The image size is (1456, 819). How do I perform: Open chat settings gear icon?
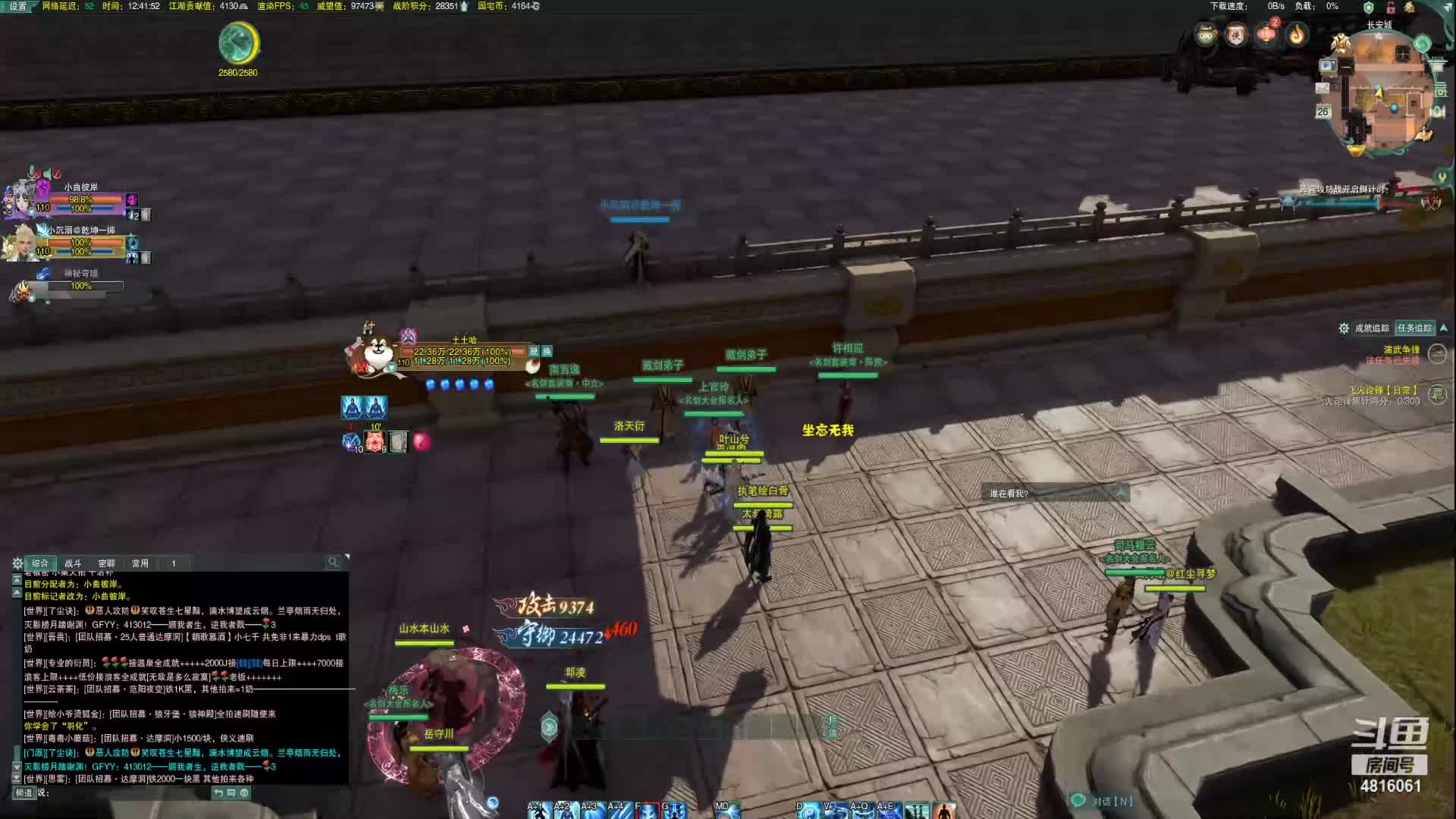[17, 563]
